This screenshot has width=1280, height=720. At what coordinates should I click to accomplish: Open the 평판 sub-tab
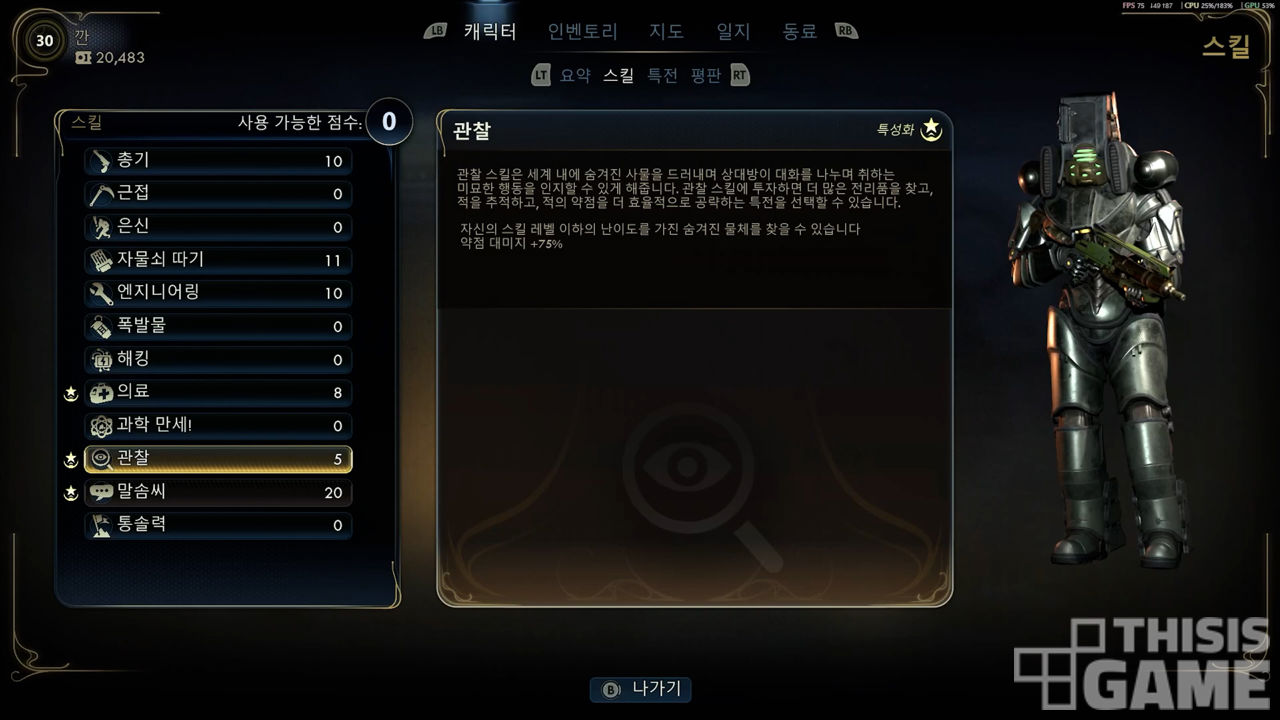705,75
